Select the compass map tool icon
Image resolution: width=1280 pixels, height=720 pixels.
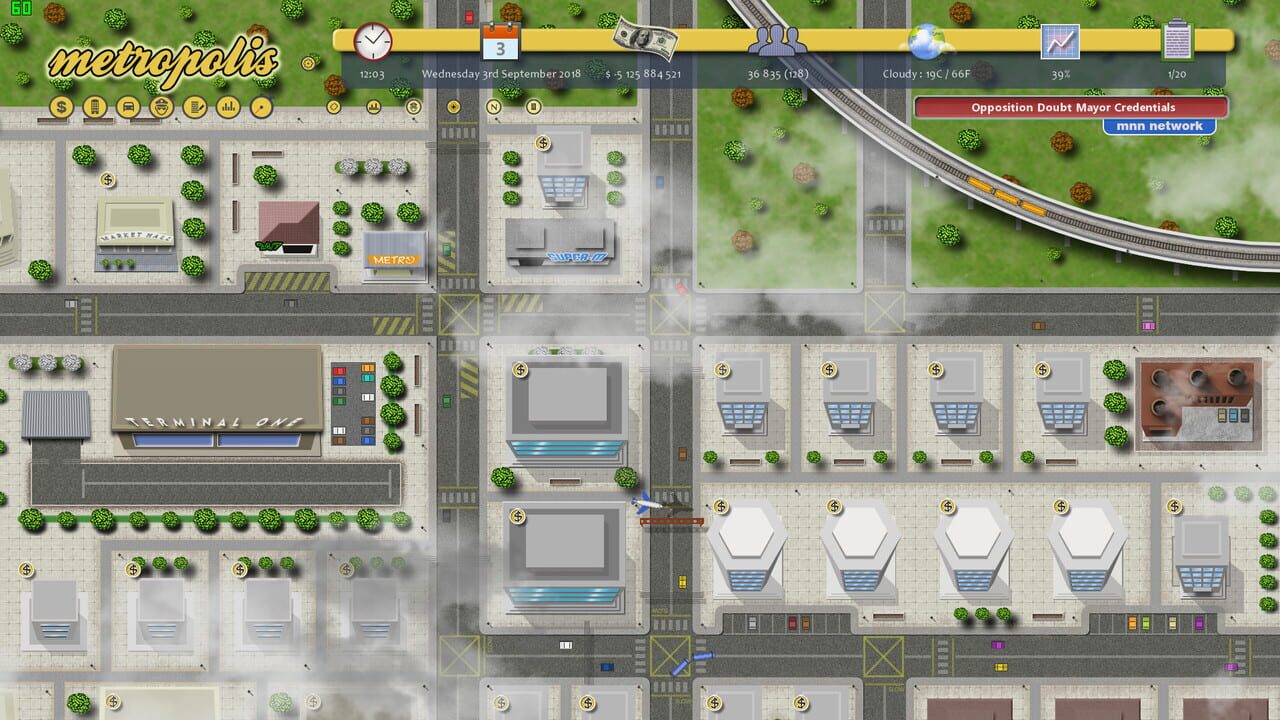click(263, 108)
